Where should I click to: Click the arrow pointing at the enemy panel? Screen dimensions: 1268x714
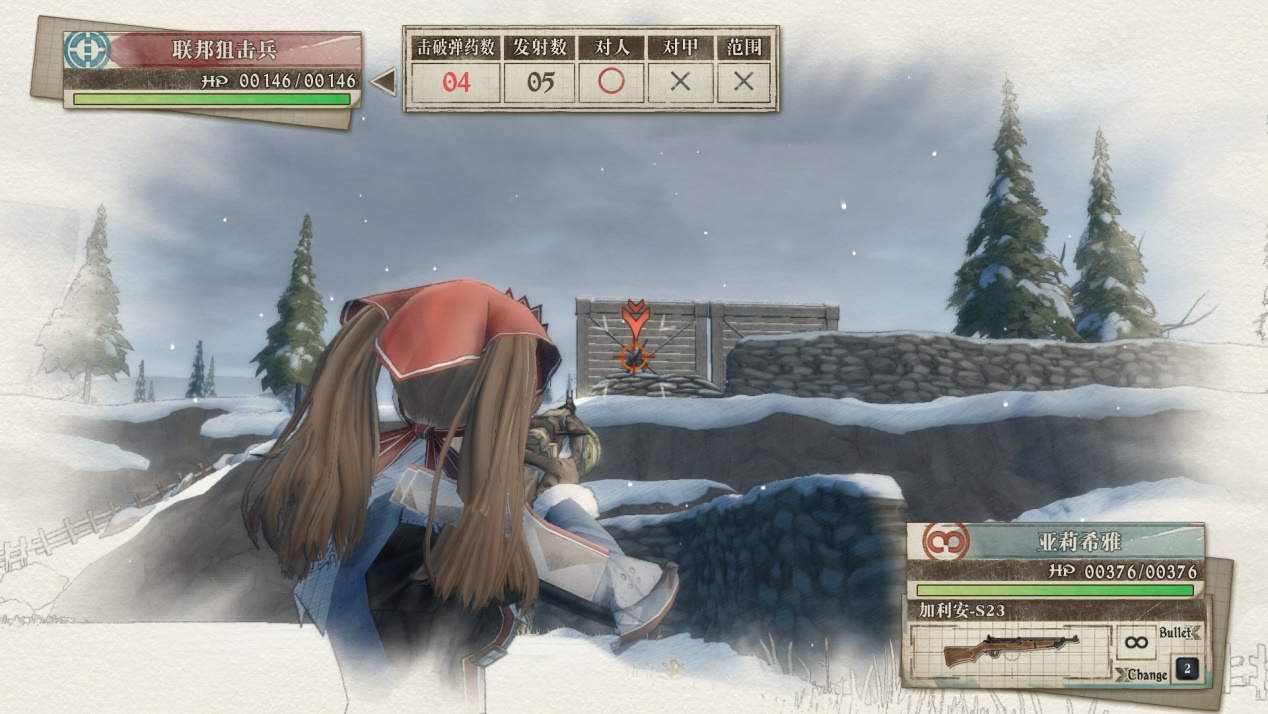point(383,82)
